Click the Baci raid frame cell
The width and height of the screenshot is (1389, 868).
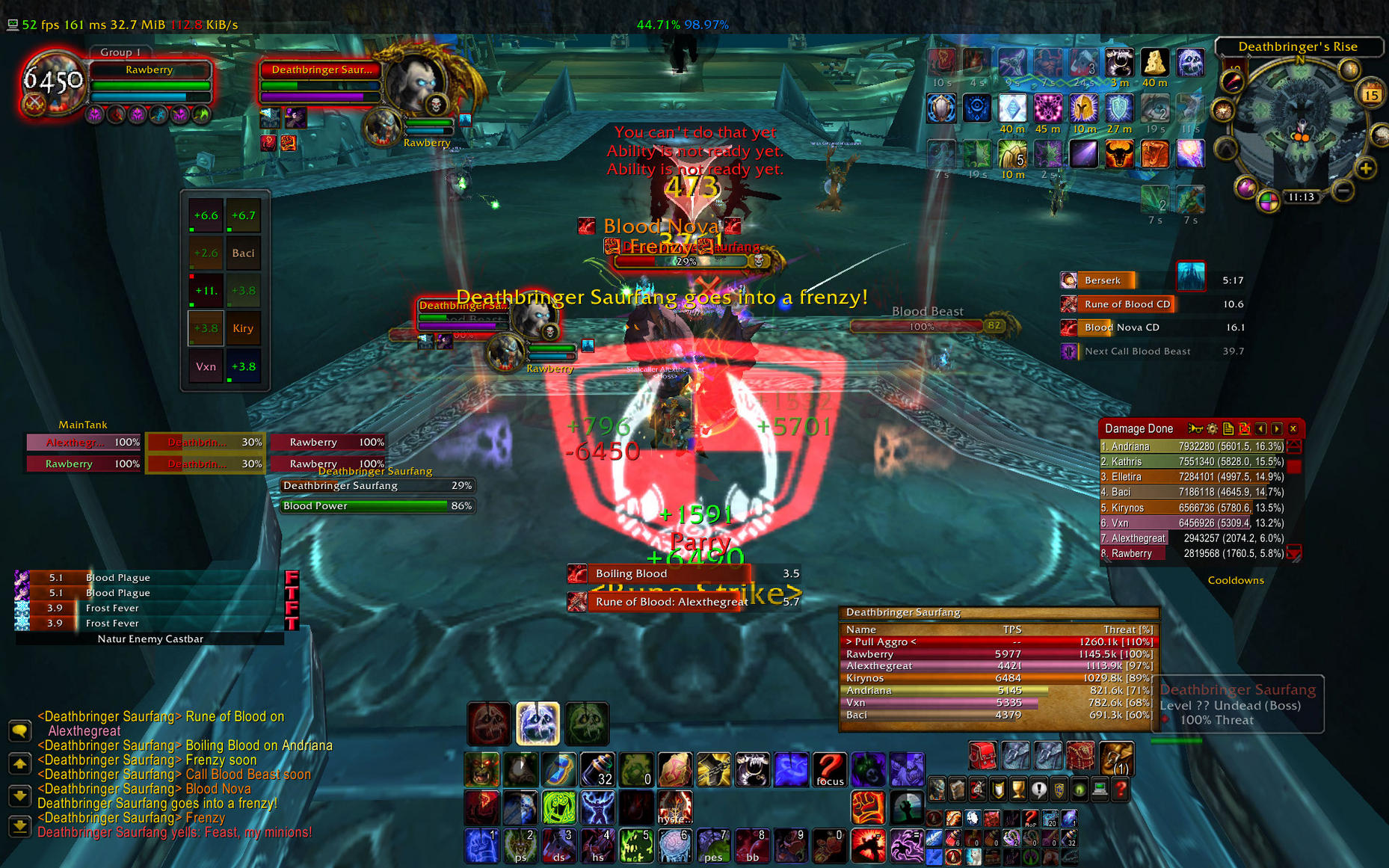(x=244, y=253)
